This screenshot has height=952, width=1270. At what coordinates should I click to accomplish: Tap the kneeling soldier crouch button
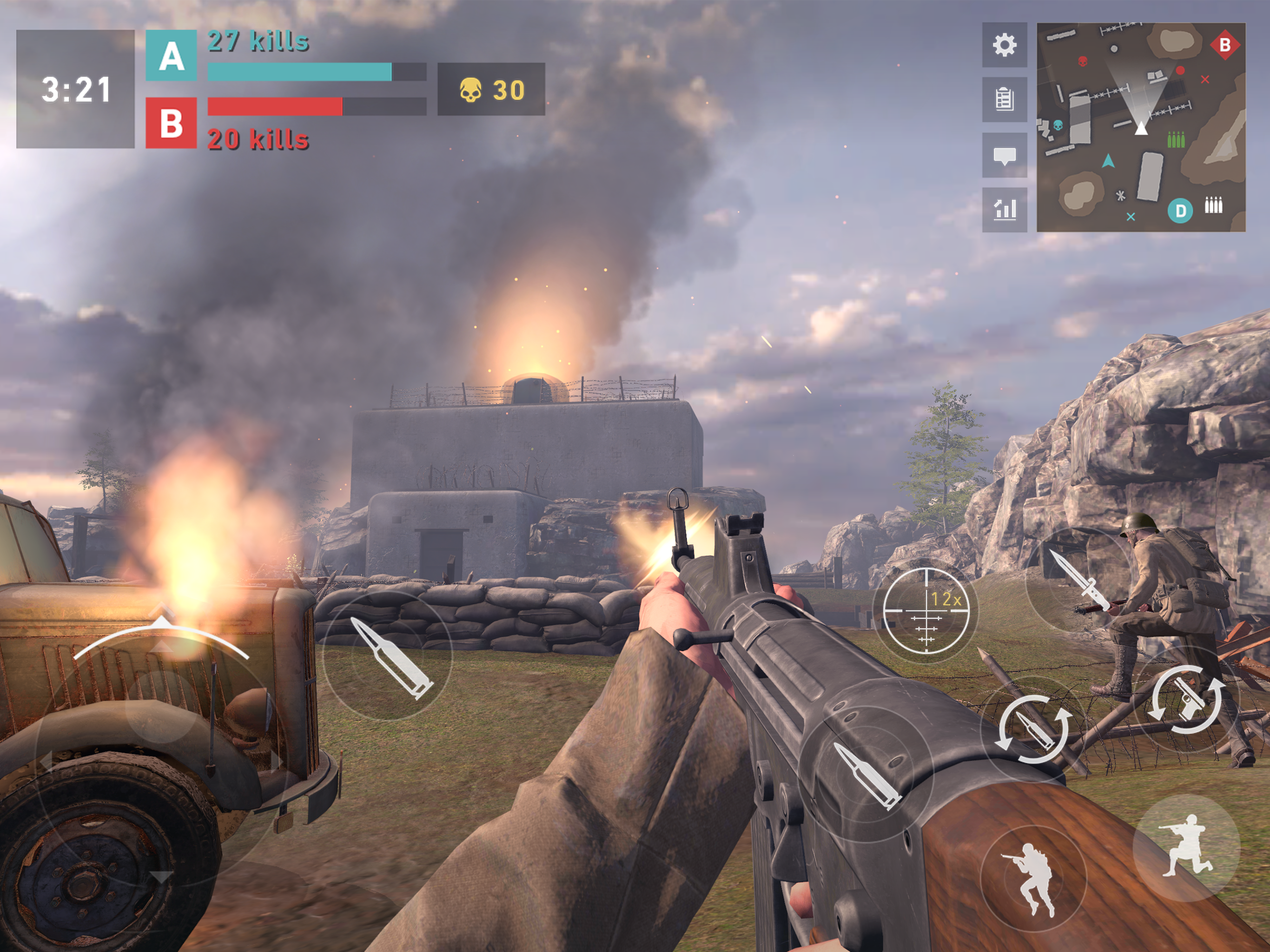1186,845
